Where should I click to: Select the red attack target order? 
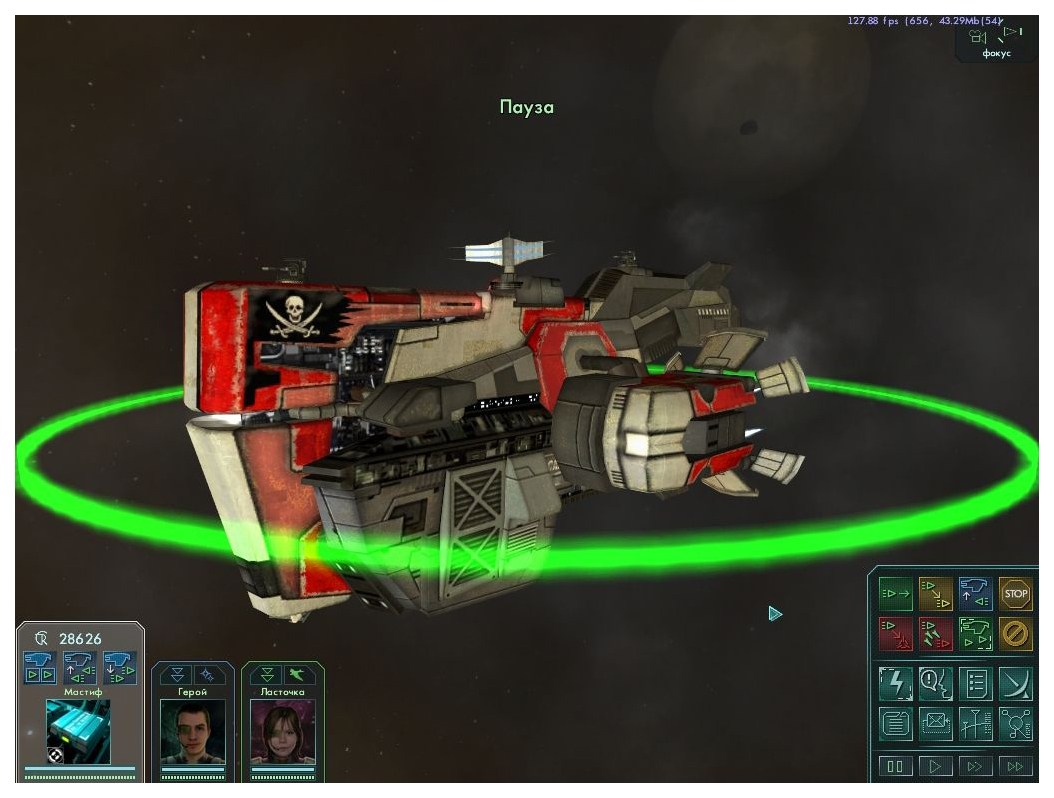[x=895, y=634]
